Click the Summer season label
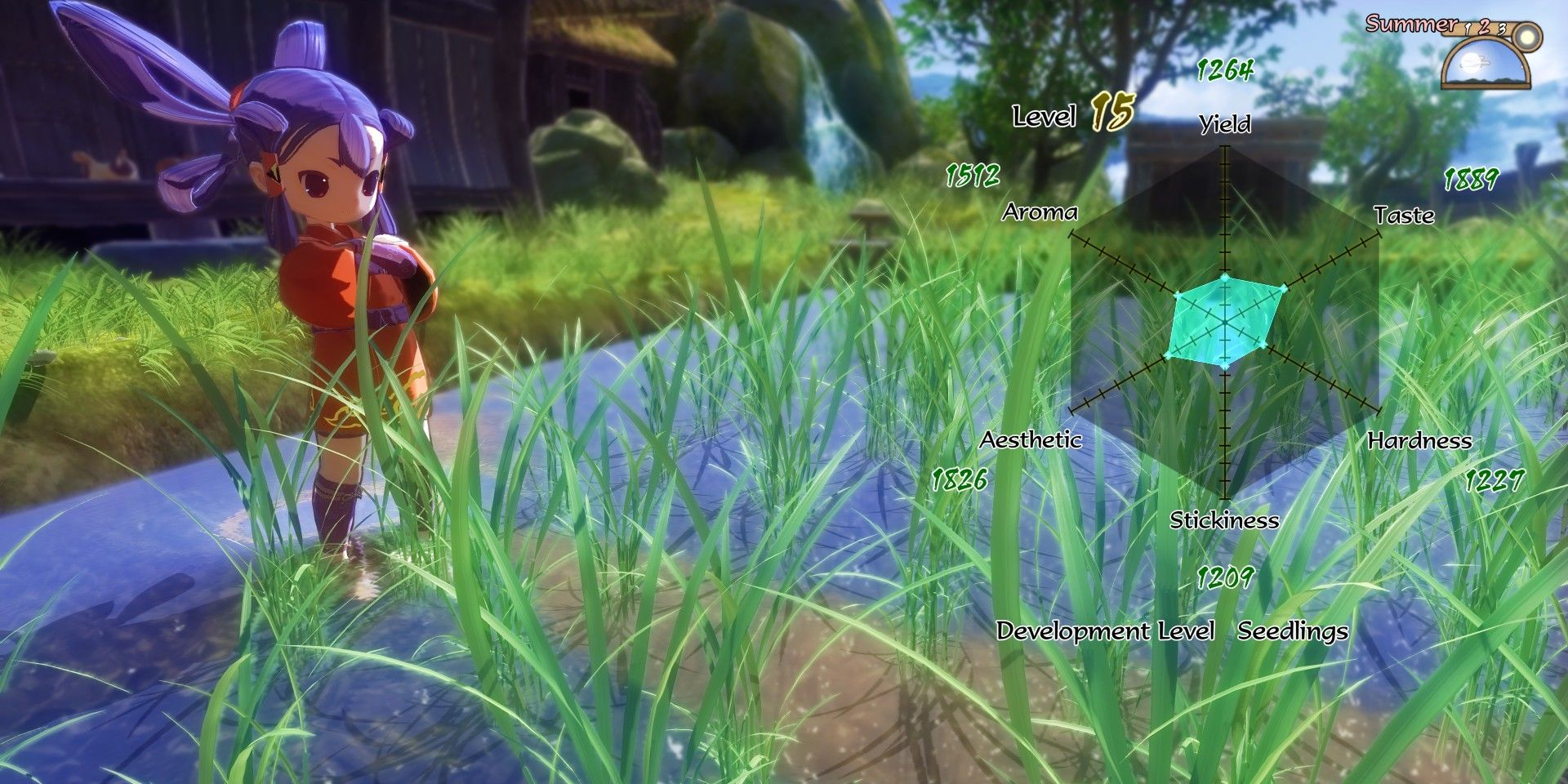The width and height of the screenshot is (1568, 784). (x=1411, y=24)
